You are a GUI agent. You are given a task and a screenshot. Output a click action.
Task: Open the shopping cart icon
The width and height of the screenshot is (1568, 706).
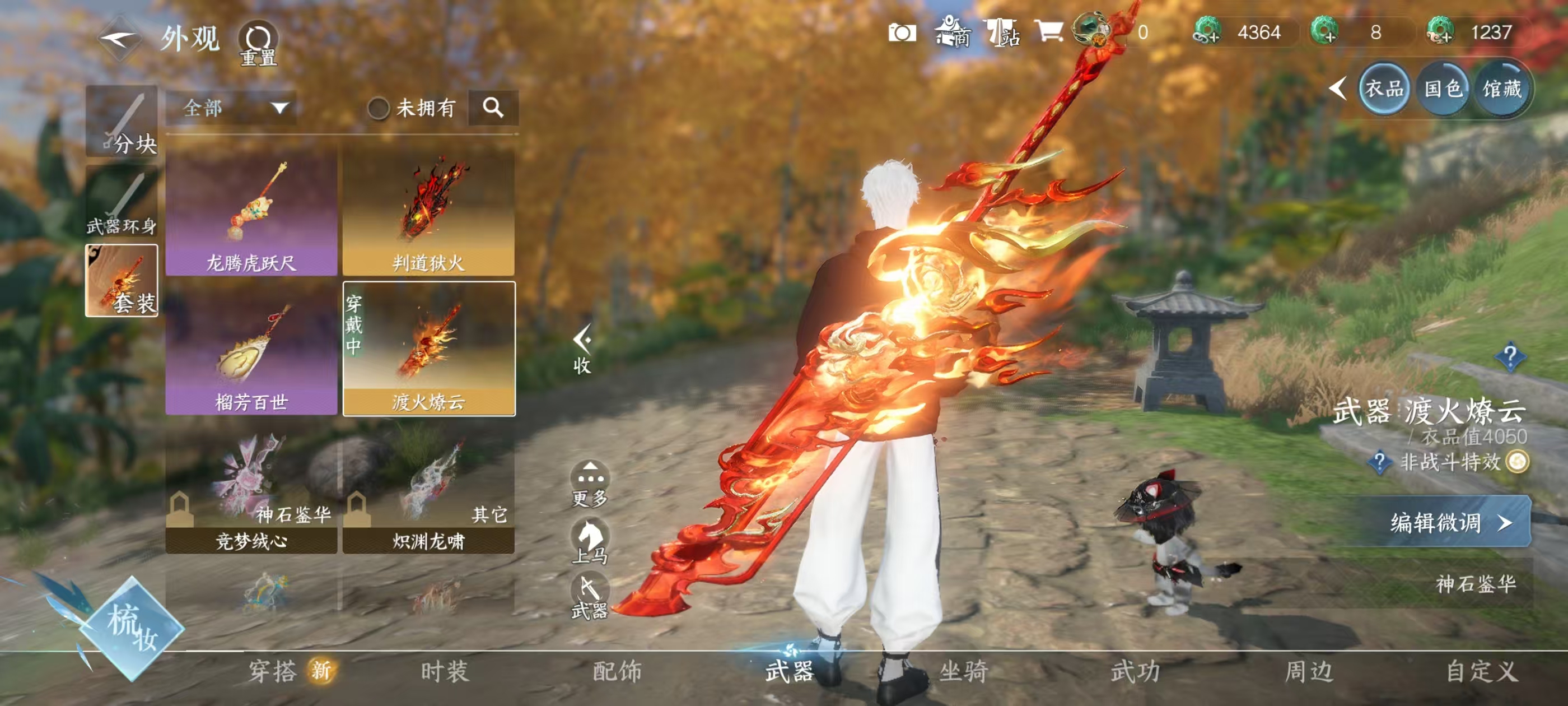pyautogui.click(x=1048, y=31)
